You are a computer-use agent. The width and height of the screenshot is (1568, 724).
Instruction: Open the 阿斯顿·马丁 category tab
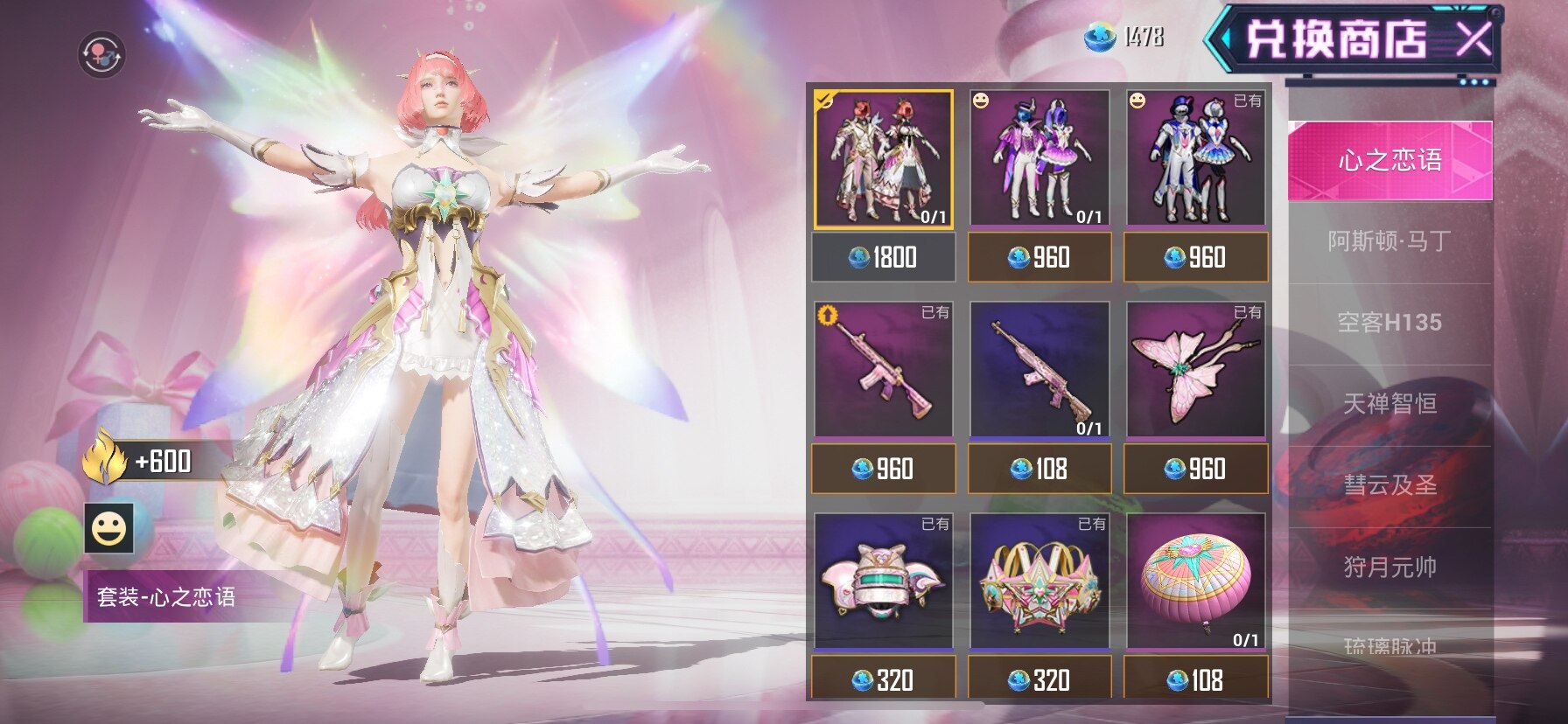[1389, 241]
